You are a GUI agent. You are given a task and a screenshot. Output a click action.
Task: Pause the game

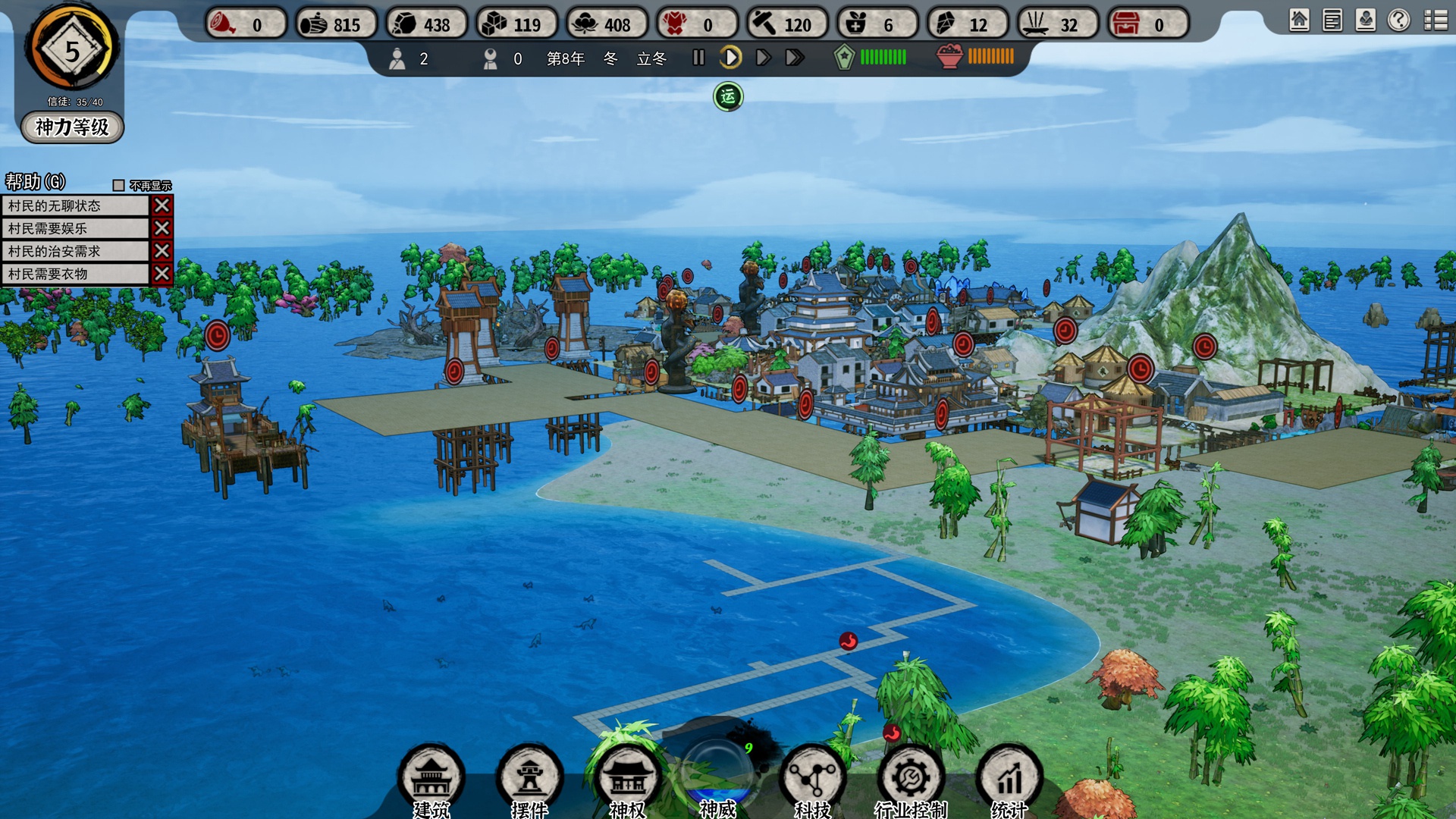coord(698,58)
